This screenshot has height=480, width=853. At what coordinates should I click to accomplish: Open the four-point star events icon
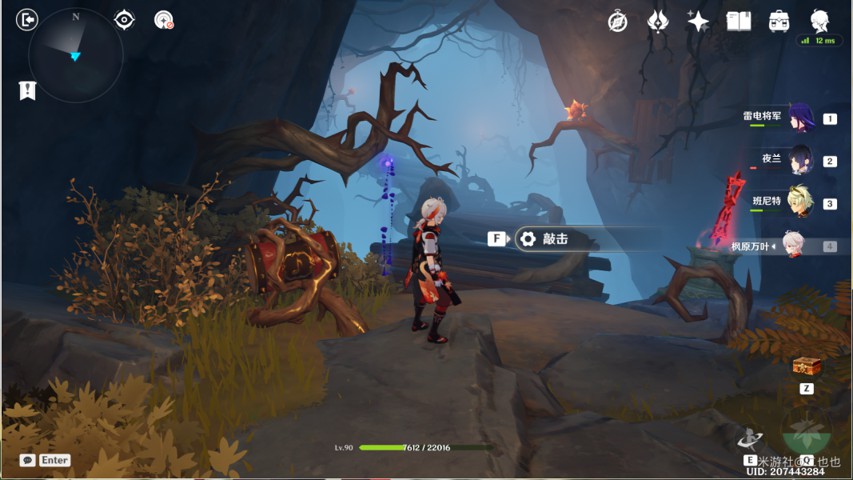tap(698, 21)
